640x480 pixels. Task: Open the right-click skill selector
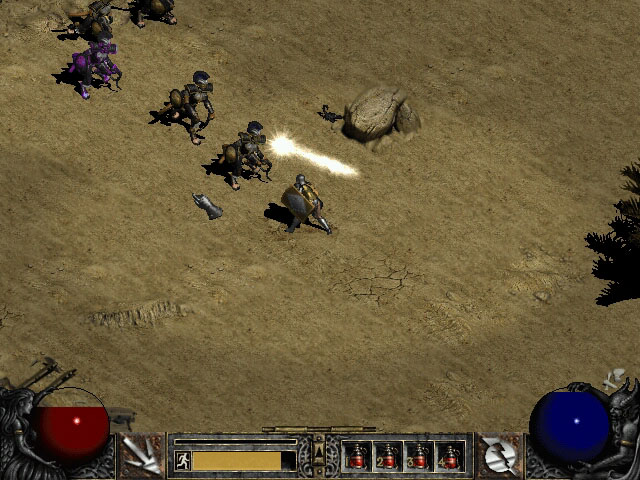click(x=497, y=455)
